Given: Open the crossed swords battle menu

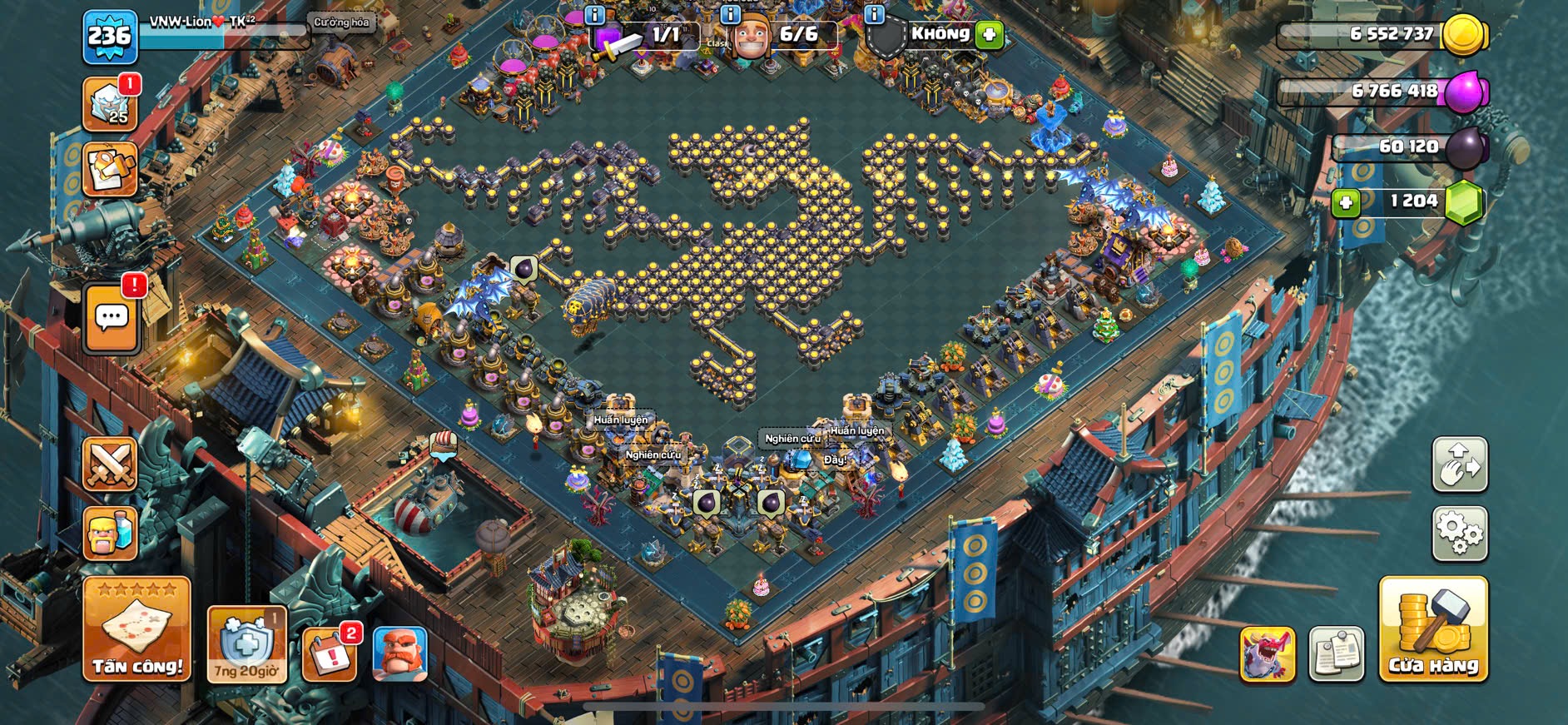Looking at the screenshot, I should [110, 464].
